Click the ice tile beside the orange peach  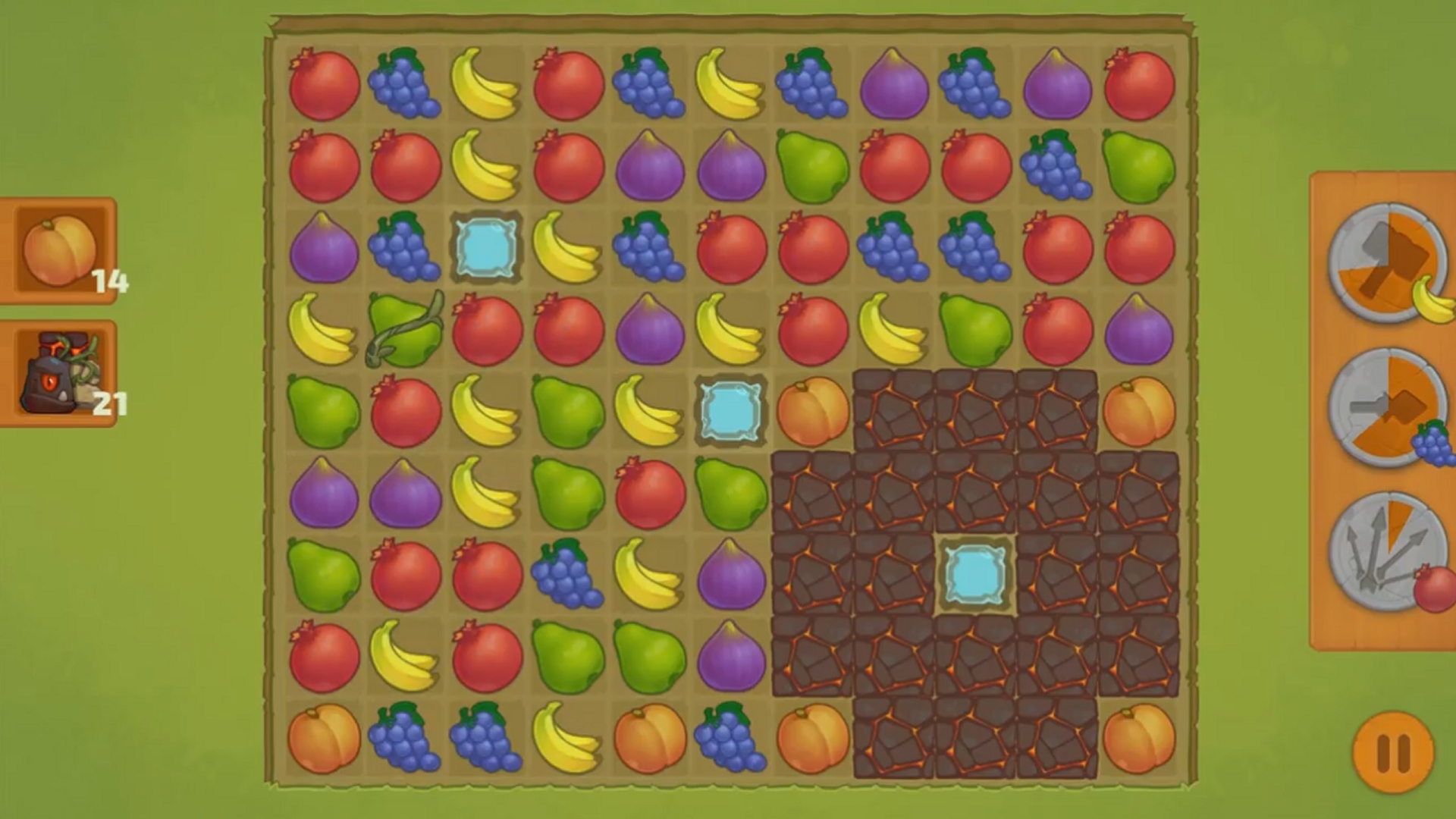pyautogui.click(x=730, y=413)
